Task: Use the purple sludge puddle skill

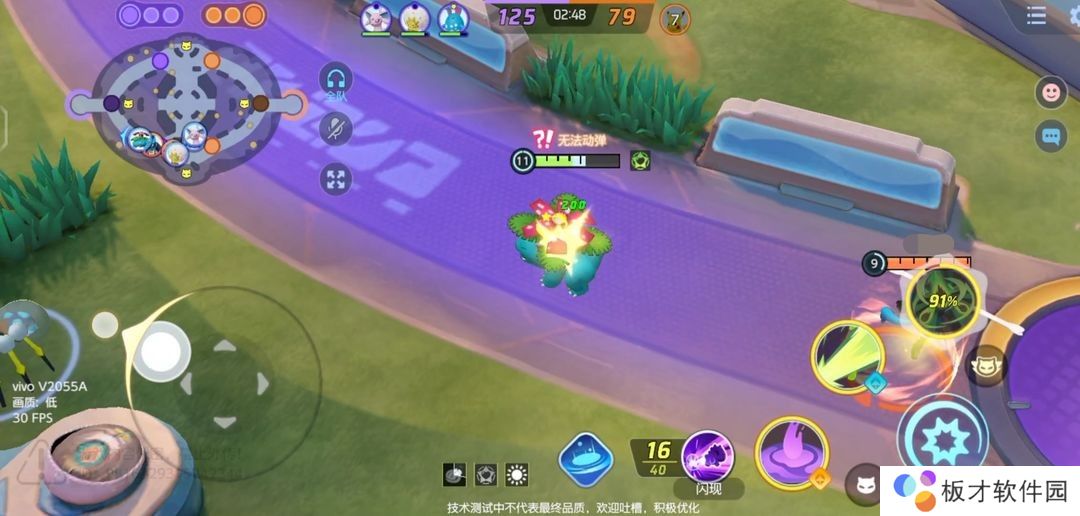Action: 791,452
